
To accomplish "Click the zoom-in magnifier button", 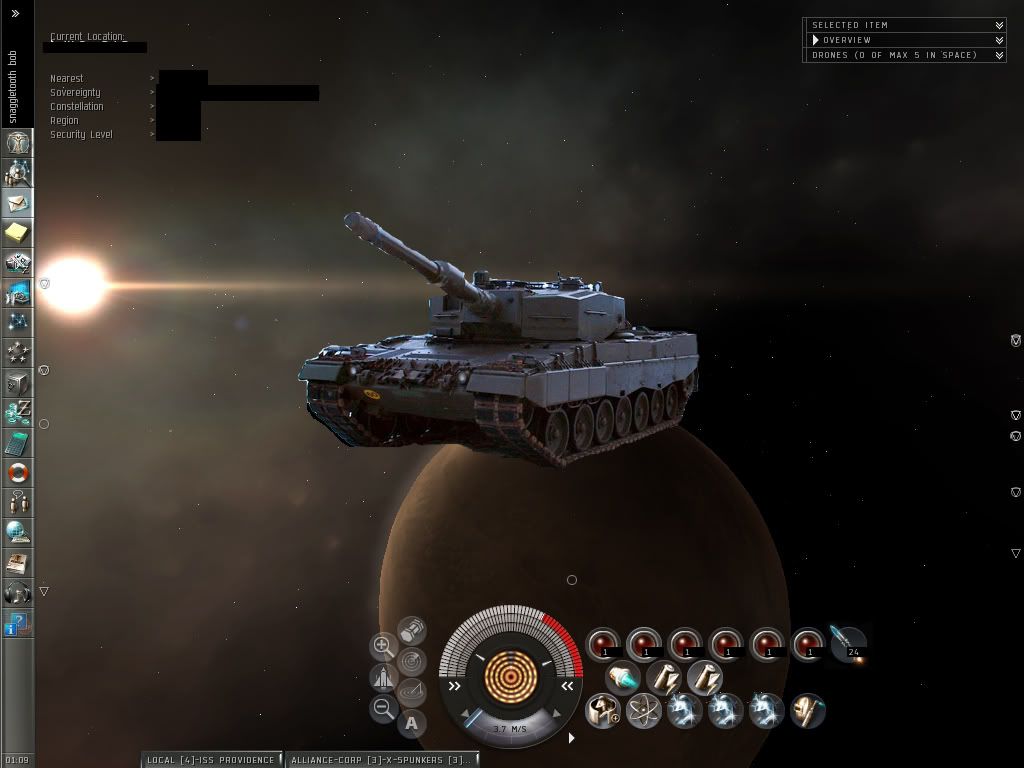I will tap(383, 646).
